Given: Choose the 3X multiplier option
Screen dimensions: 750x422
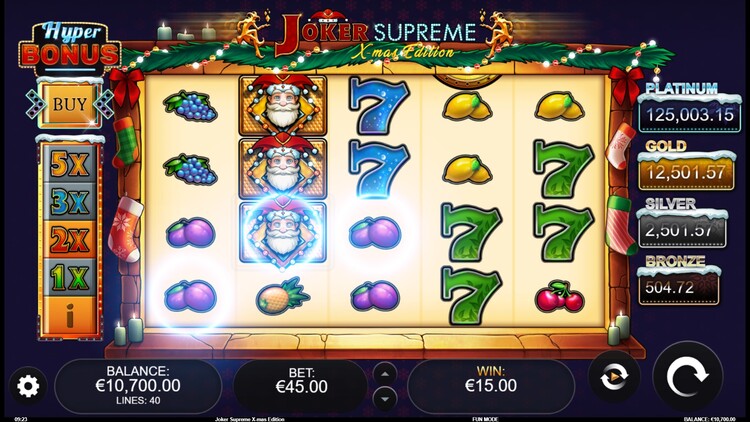Looking at the screenshot, I should 70,202.
